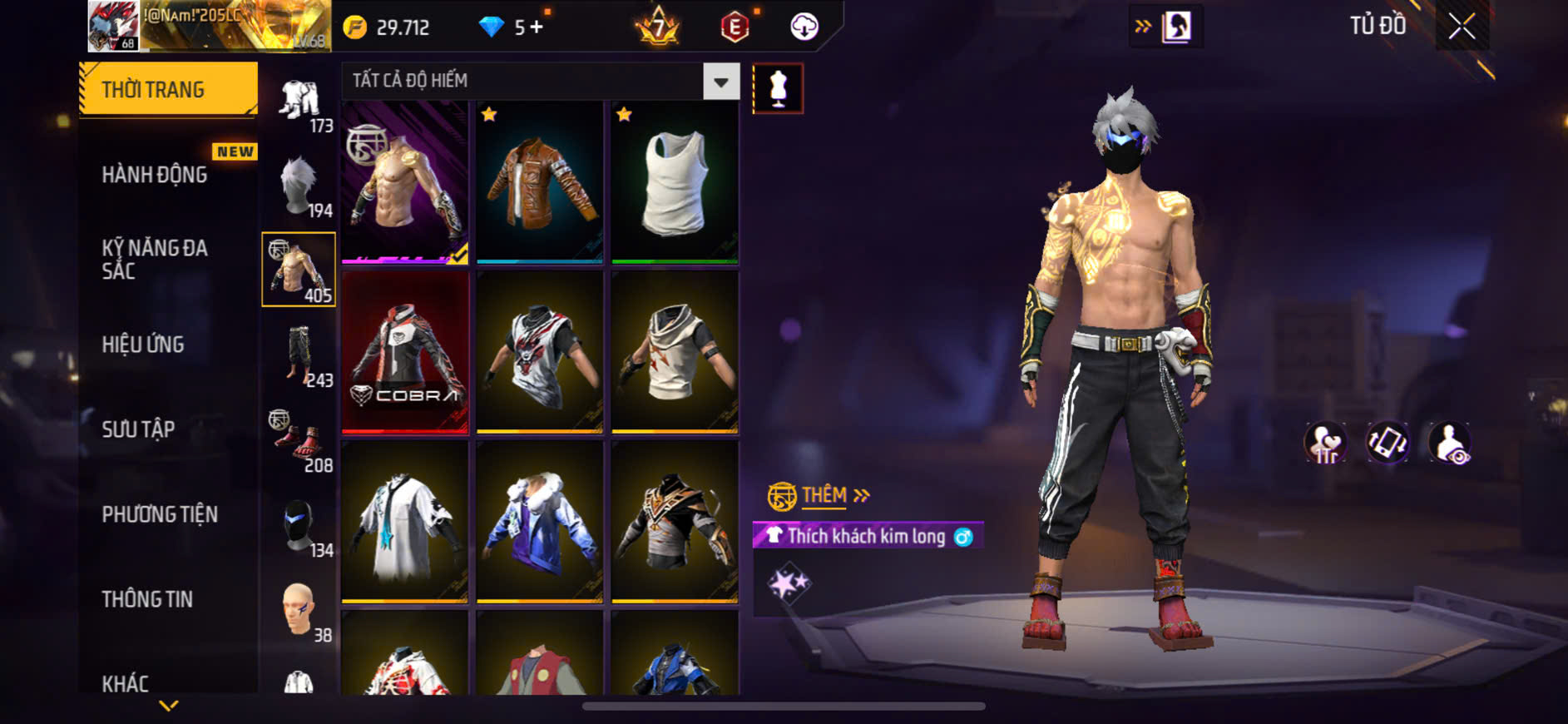The height and width of the screenshot is (724, 1568).
Task: Select the Cobra jacket item
Action: [405, 352]
